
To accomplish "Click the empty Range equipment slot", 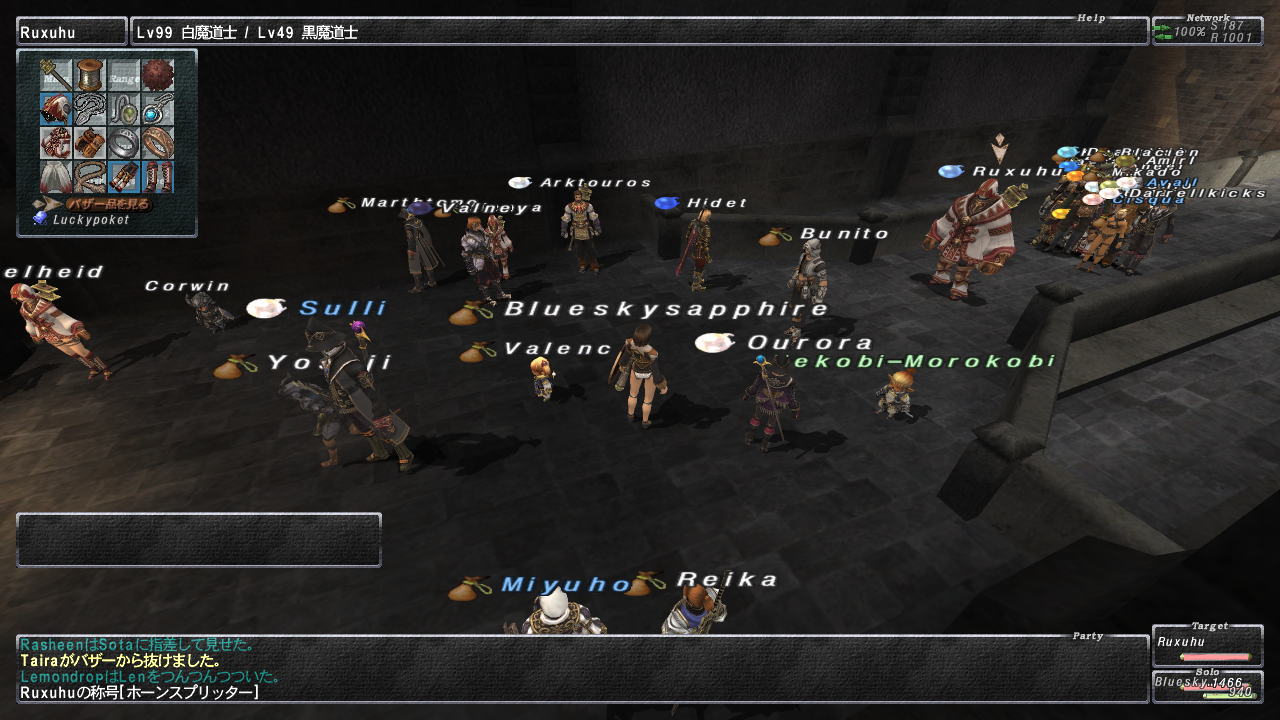I will tap(124, 75).
